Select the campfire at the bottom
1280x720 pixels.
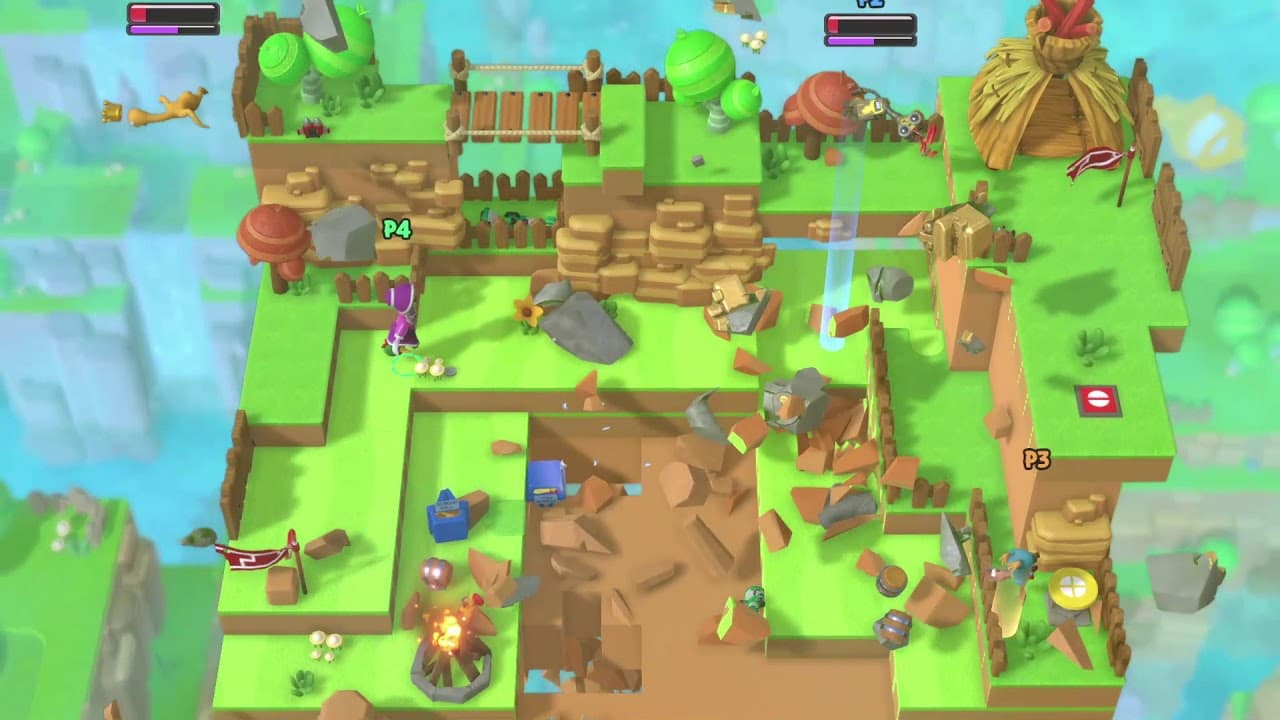[452, 637]
